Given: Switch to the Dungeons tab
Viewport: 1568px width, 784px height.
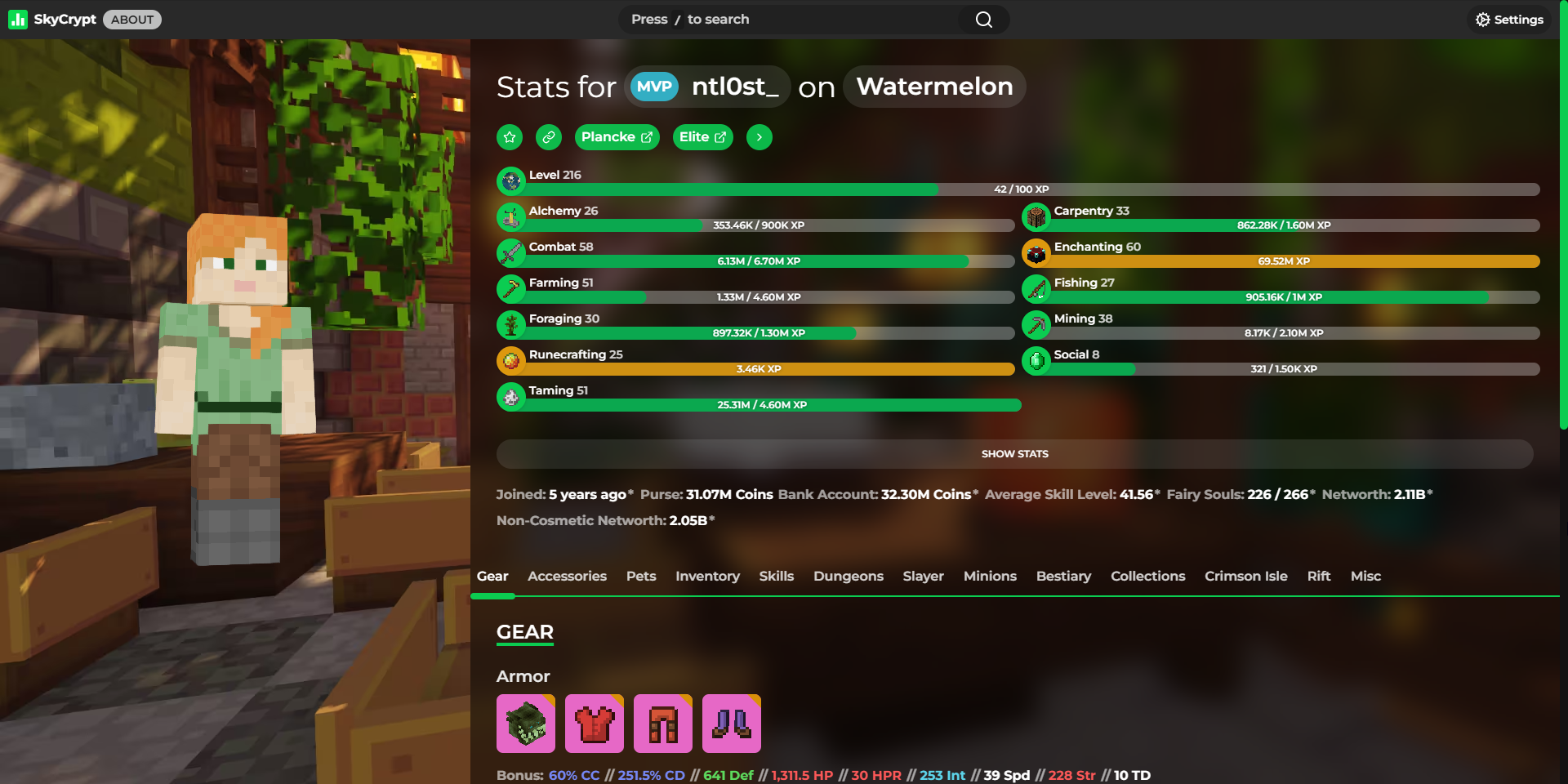Looking at the screenshot, I should [x=848, y=576].
